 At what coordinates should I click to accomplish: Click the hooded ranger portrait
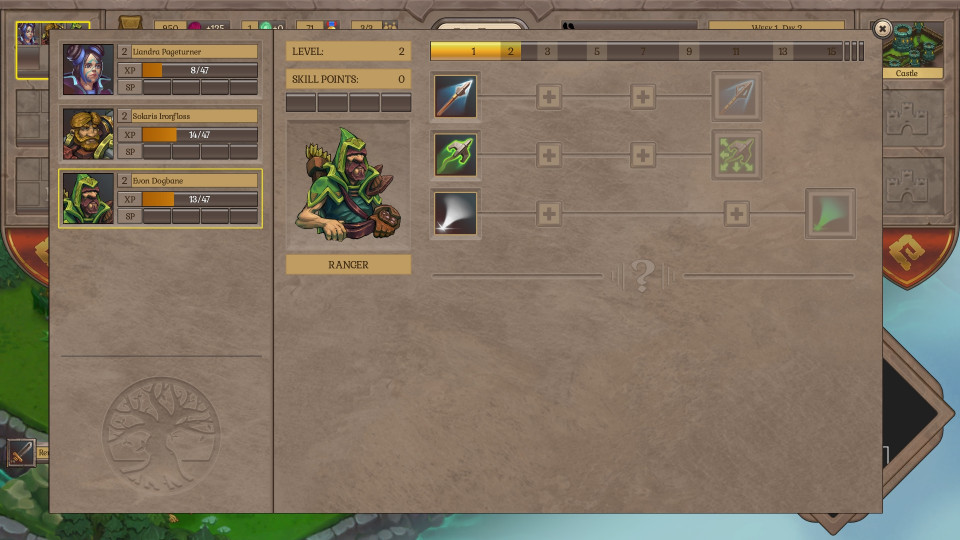point(348,185)
